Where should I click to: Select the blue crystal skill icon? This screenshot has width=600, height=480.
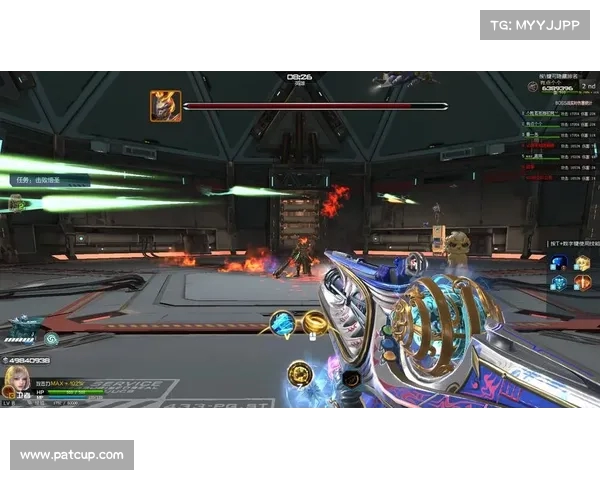pos(283,323)
